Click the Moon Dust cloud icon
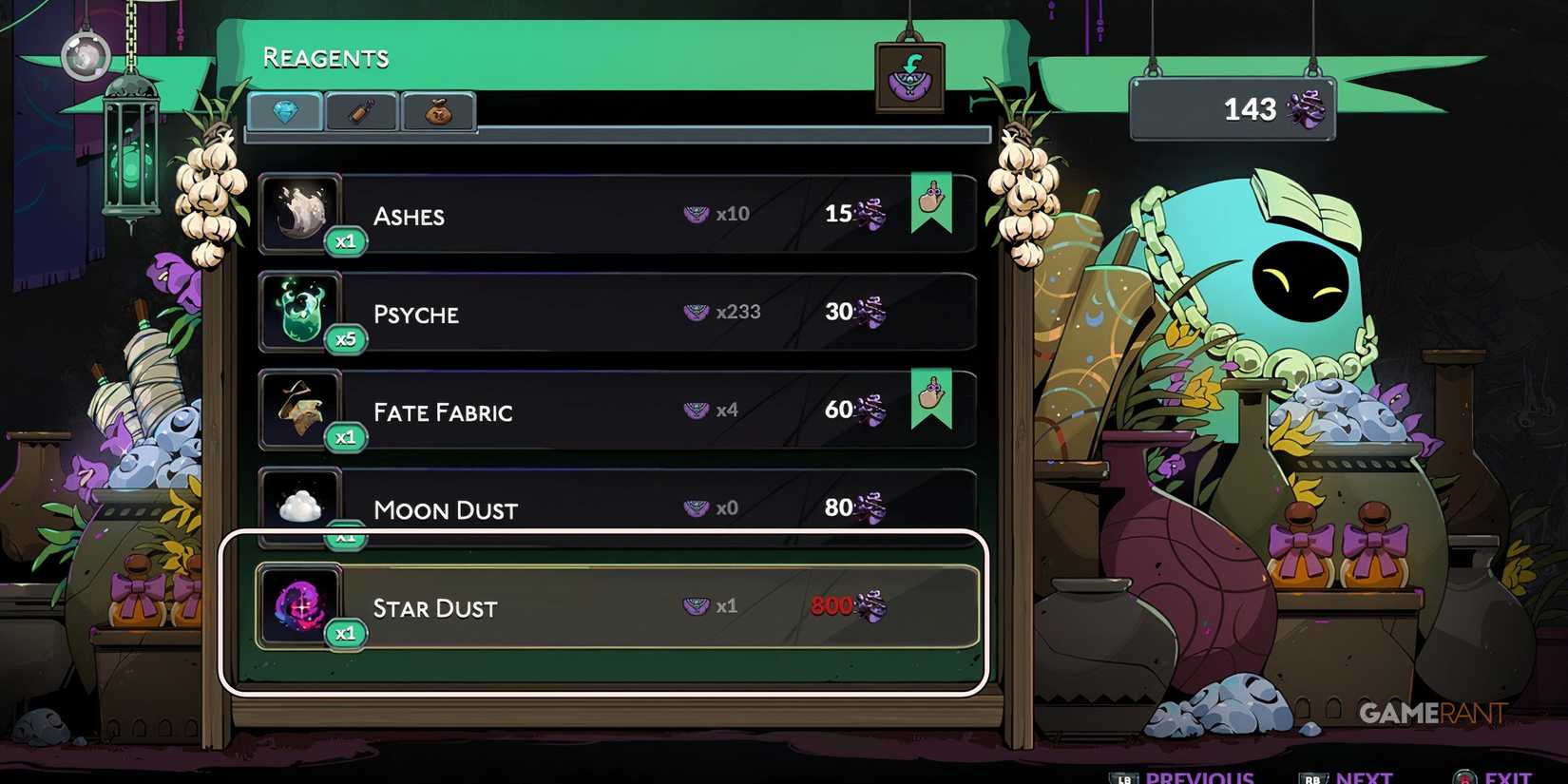1568x784 pixels. pos(301,504)
